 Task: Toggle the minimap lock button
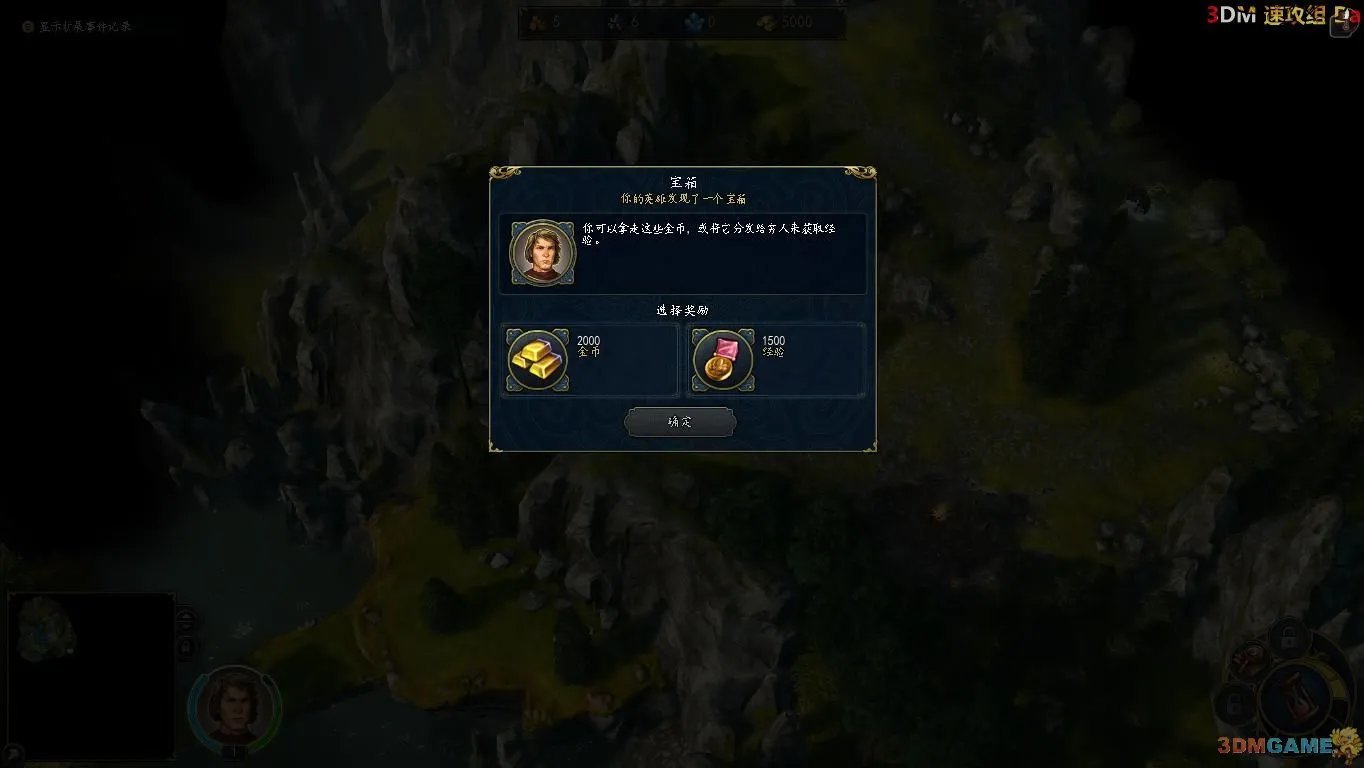[185, 646]
